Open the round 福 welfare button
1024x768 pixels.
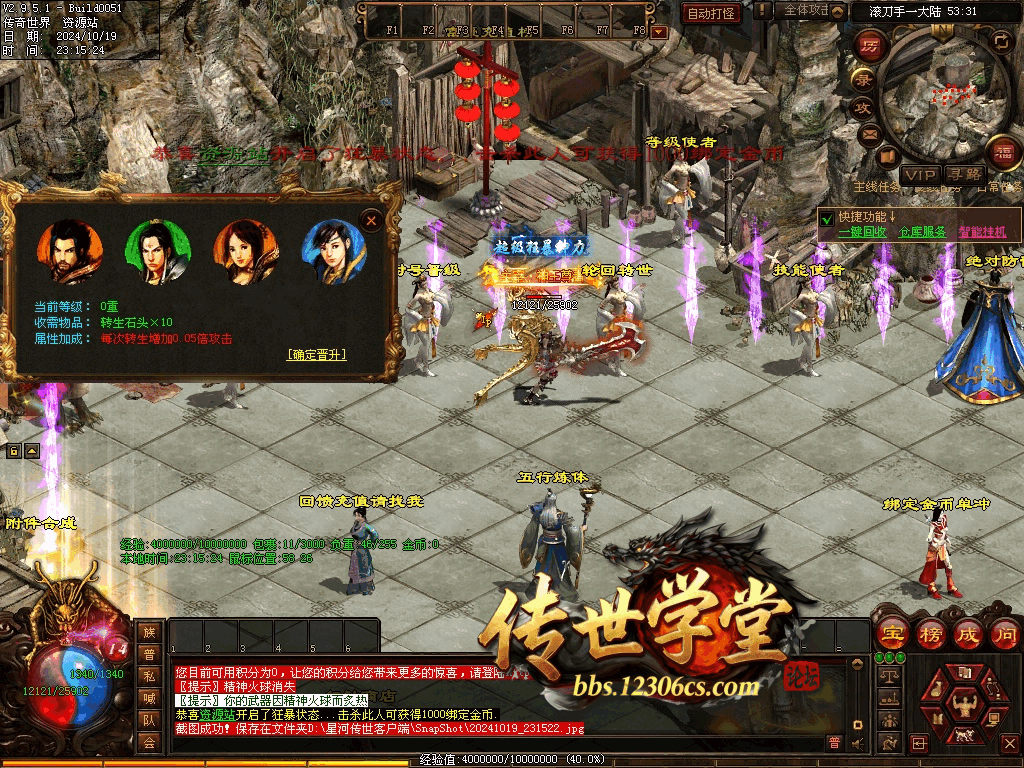coord(1004,150)
